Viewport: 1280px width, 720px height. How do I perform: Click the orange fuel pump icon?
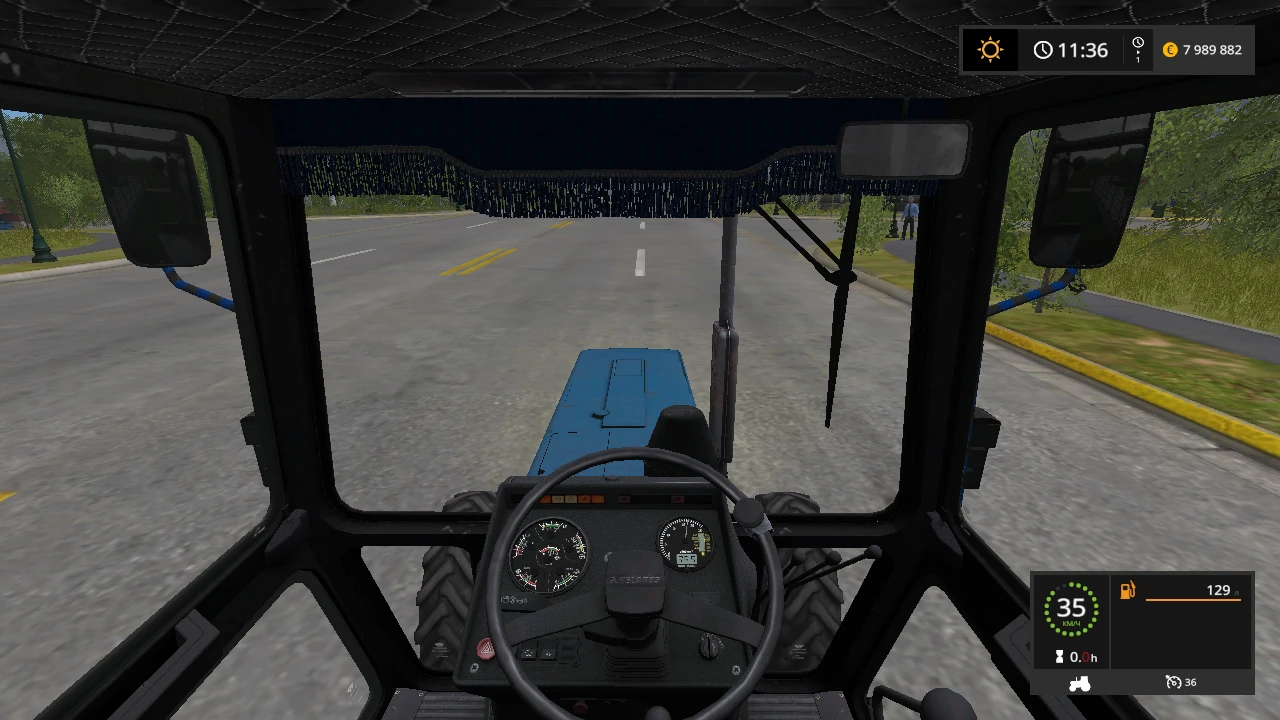[1127, 590]
